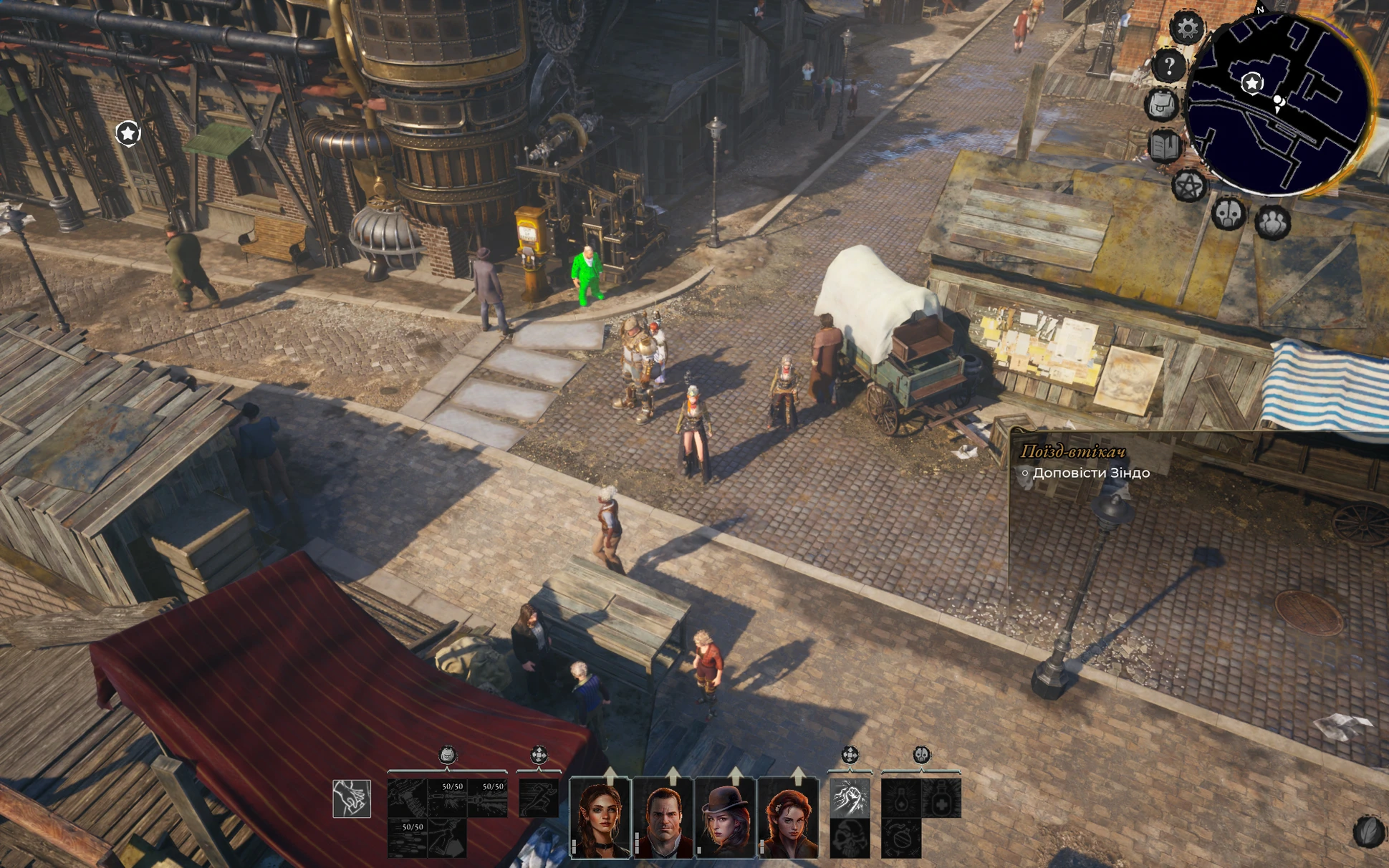Click the skull ability slot
The height and width of the screenshot is (868, 1389).
click(x=850, y=838)
